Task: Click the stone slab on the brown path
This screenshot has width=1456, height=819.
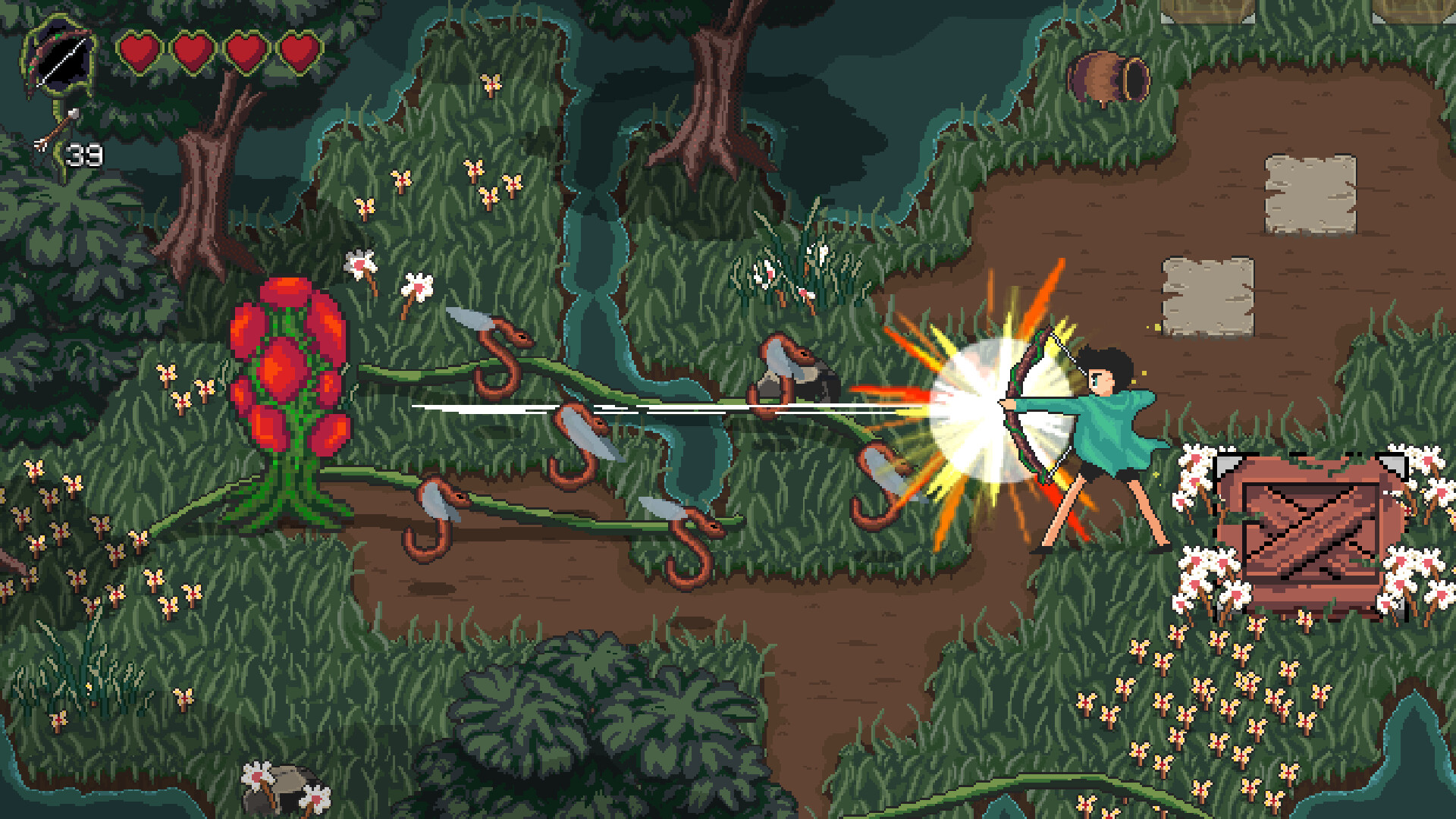Action: click(1312, 193)
